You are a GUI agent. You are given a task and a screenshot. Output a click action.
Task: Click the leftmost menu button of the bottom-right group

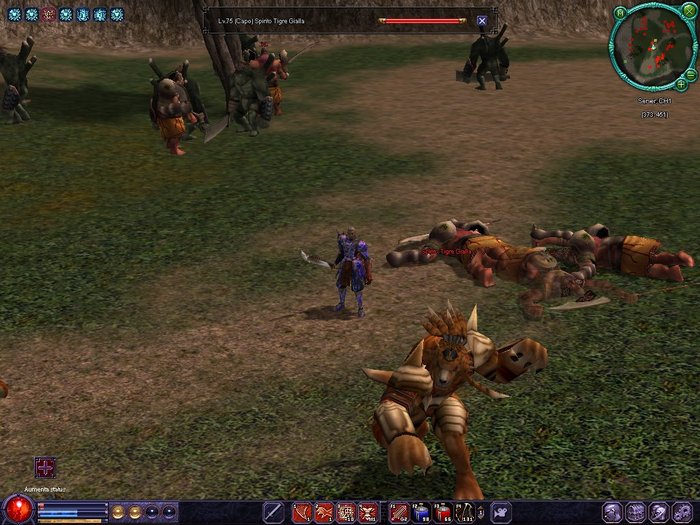pos(613,512)
